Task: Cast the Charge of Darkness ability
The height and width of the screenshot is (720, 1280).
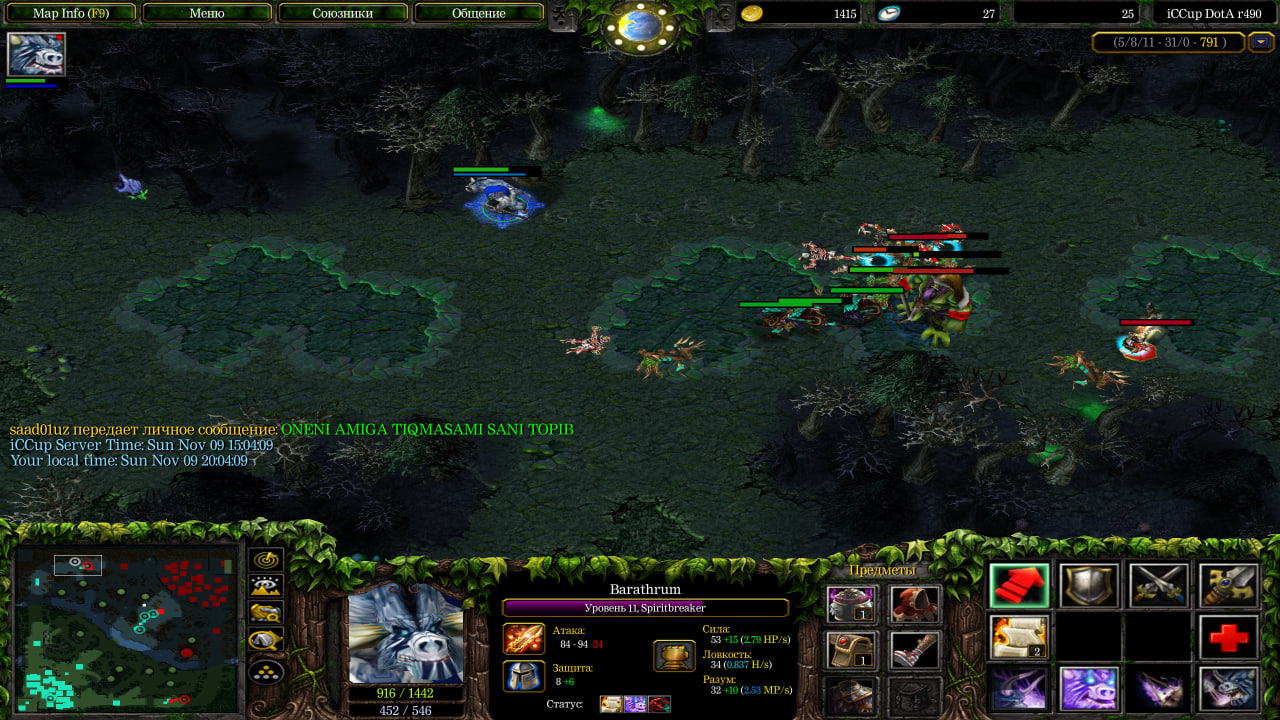Action: [1019, 689]
